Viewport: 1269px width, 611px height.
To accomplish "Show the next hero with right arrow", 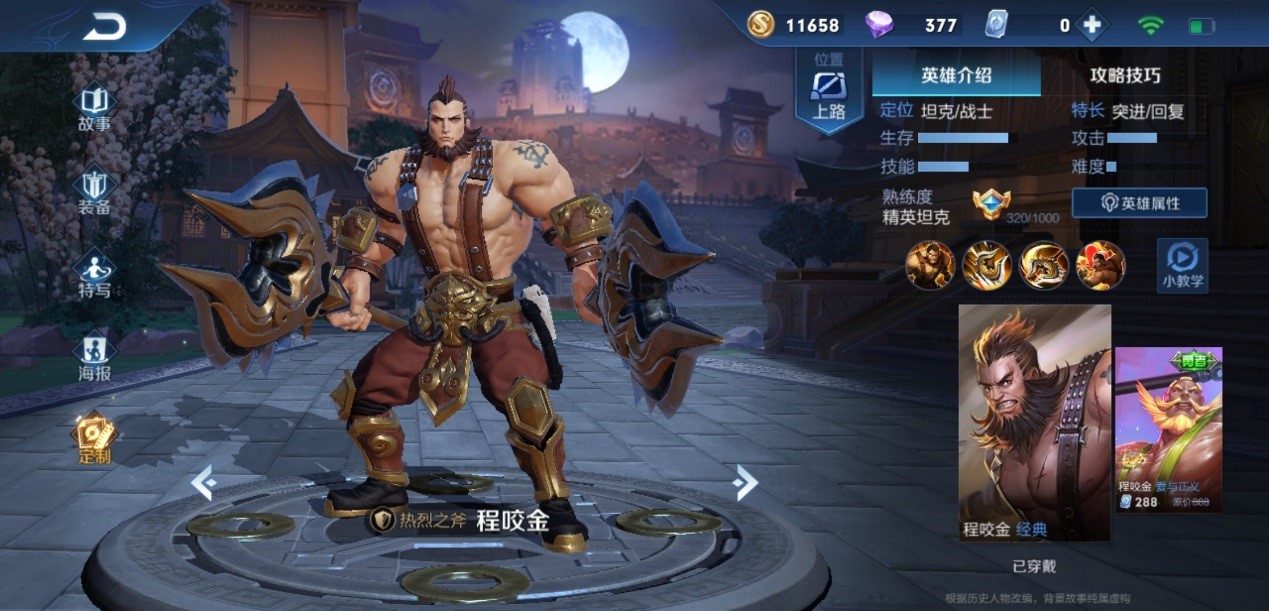I will click(x=745, y=483).
